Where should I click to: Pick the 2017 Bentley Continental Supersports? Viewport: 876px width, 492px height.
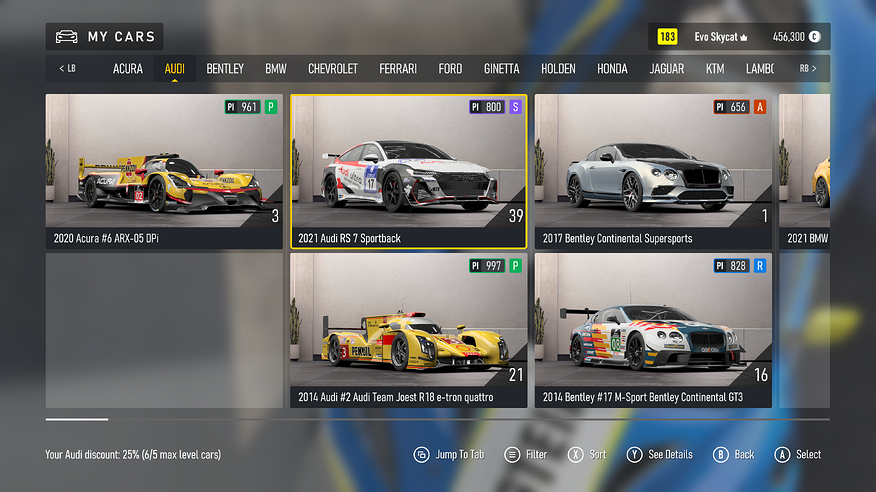(x=653, y=171)
